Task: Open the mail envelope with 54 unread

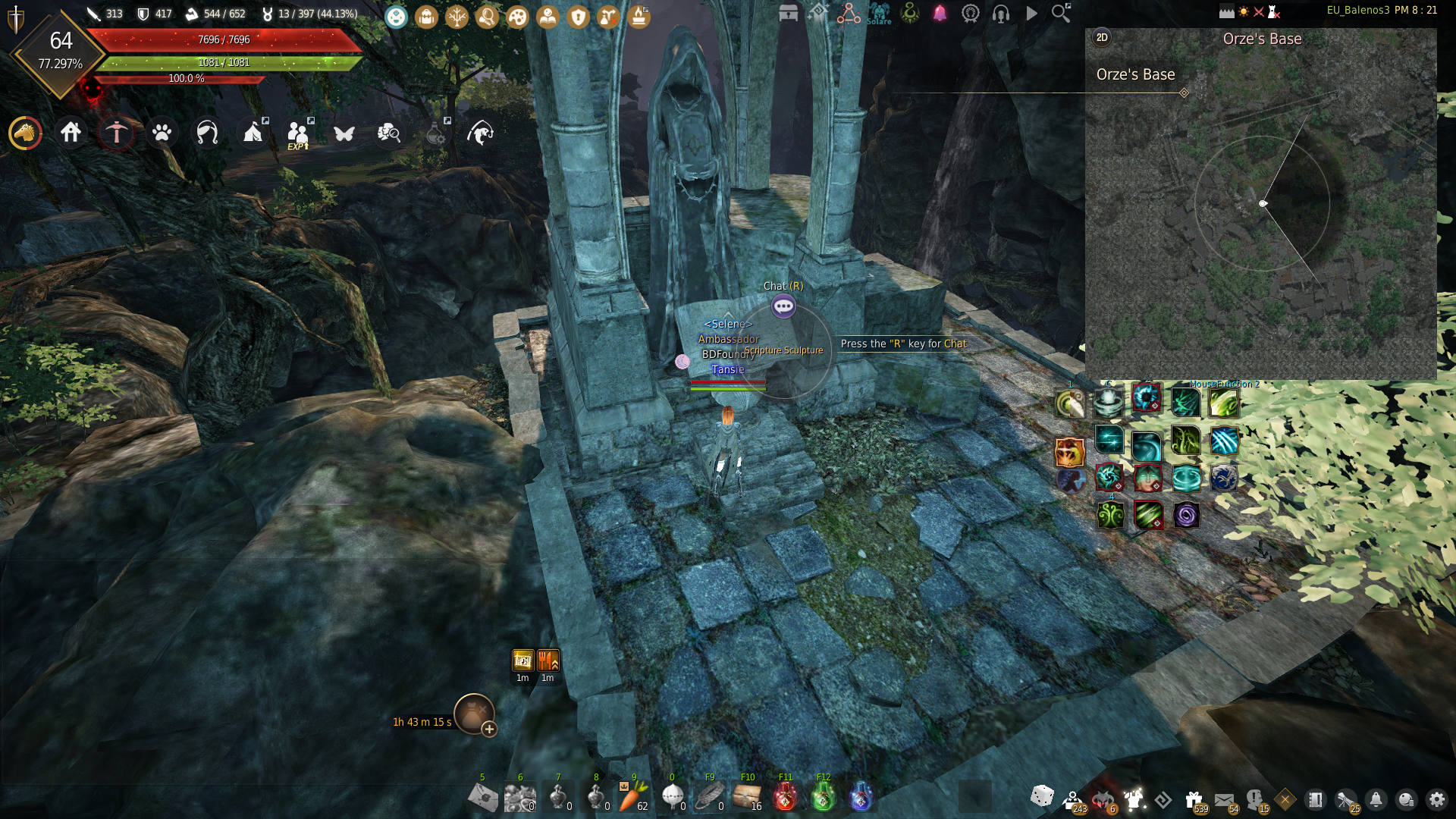Action: pos(1224,800)
